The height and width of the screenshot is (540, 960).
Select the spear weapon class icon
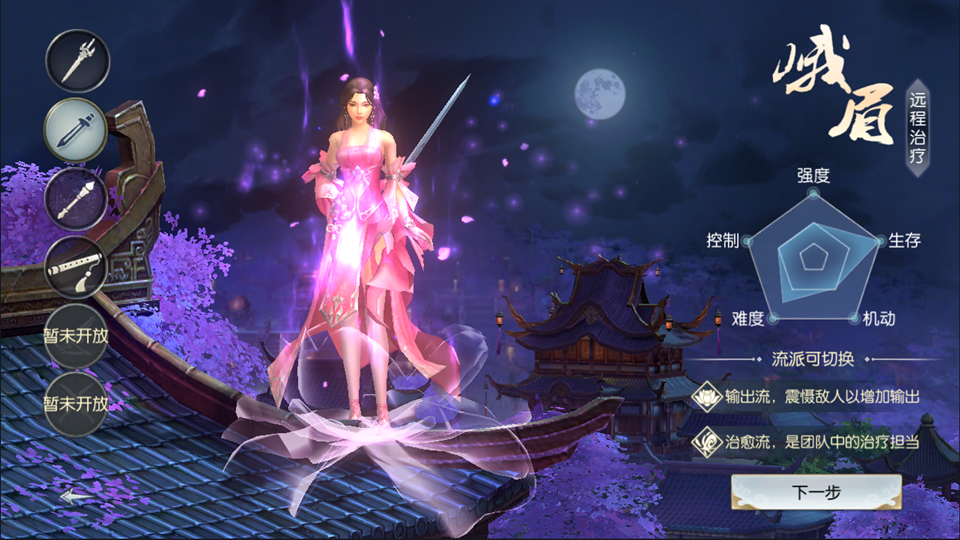pos(77,60)
